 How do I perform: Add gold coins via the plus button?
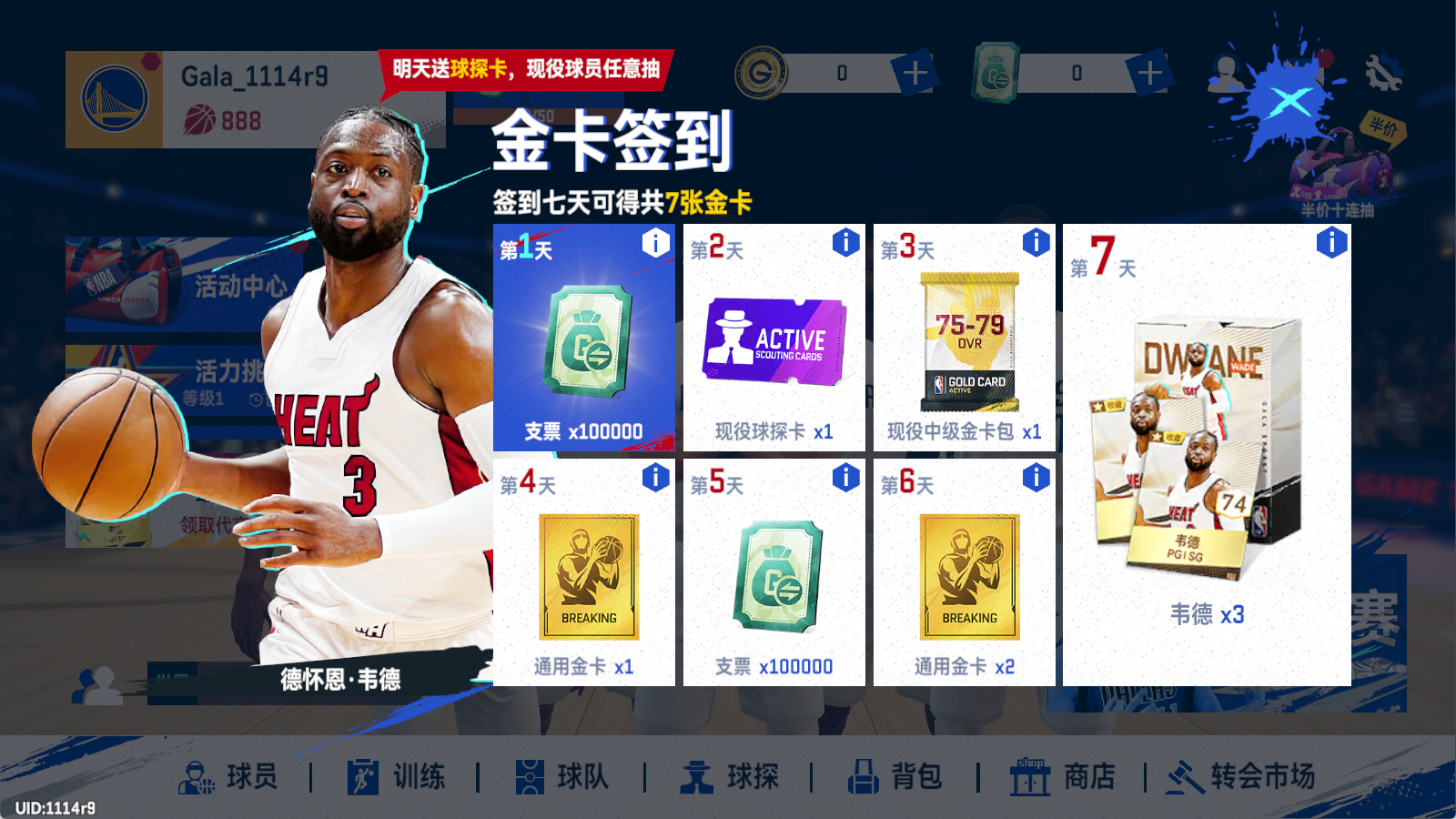coord(914,73)
